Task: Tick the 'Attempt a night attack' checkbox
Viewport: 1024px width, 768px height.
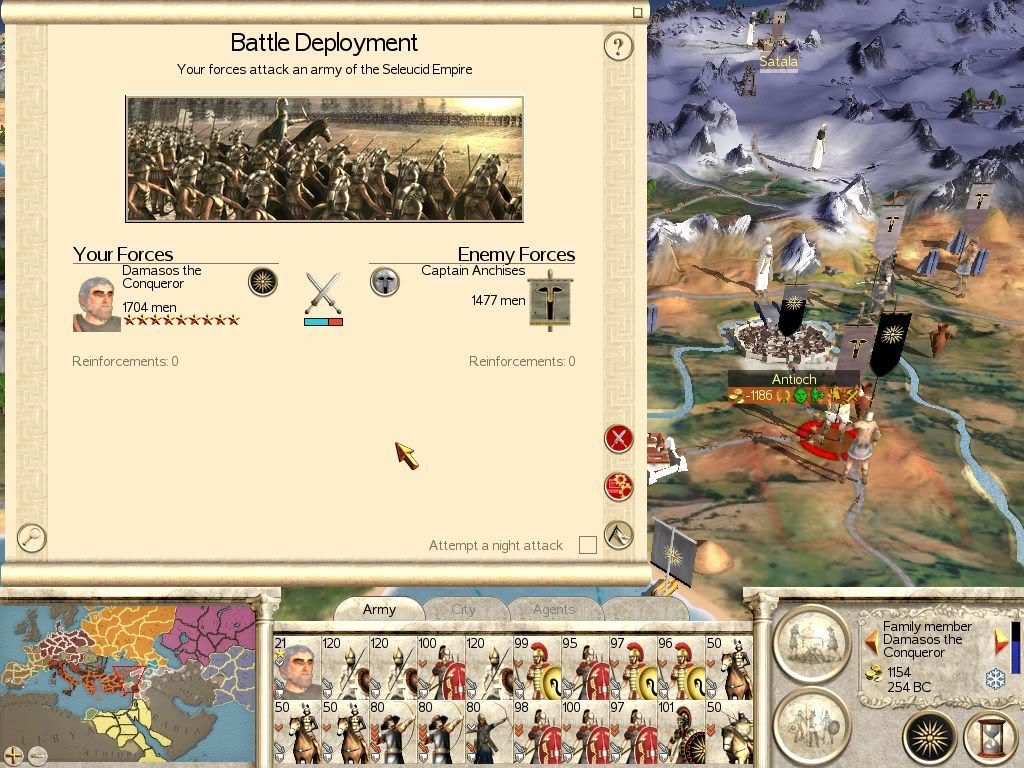Action: 588,545
